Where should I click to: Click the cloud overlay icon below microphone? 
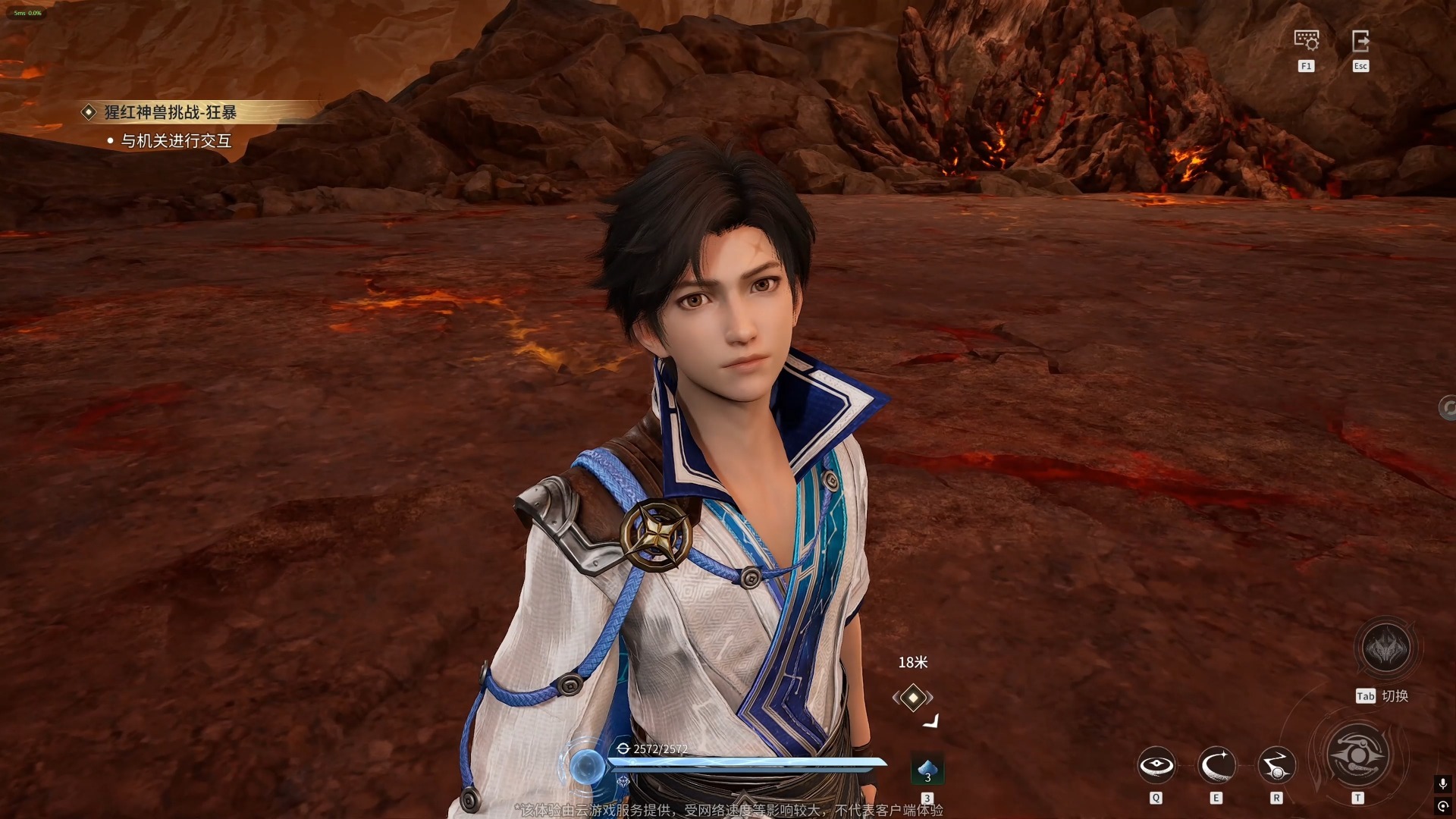(1442, 806)
